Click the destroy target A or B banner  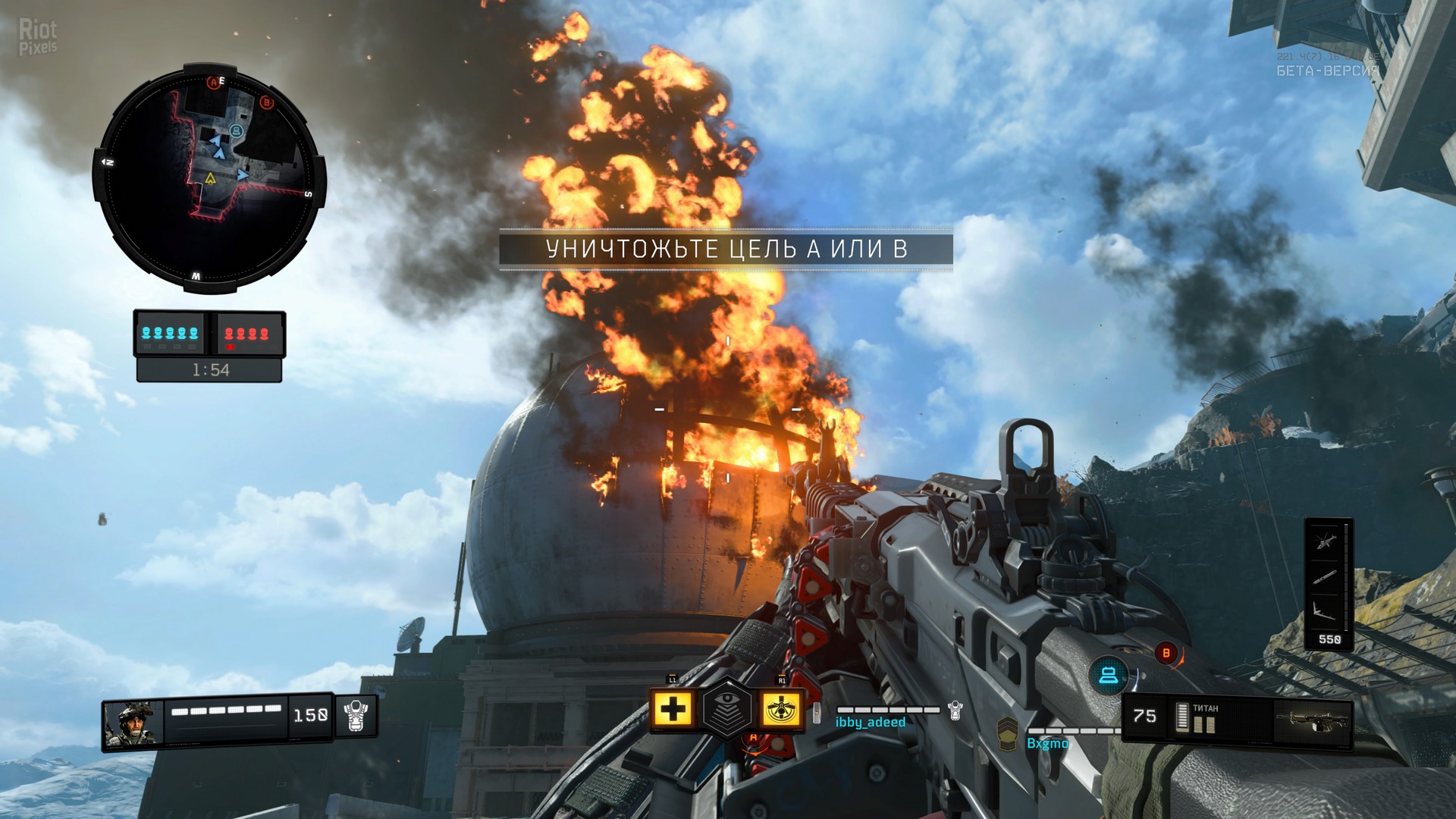726,249
